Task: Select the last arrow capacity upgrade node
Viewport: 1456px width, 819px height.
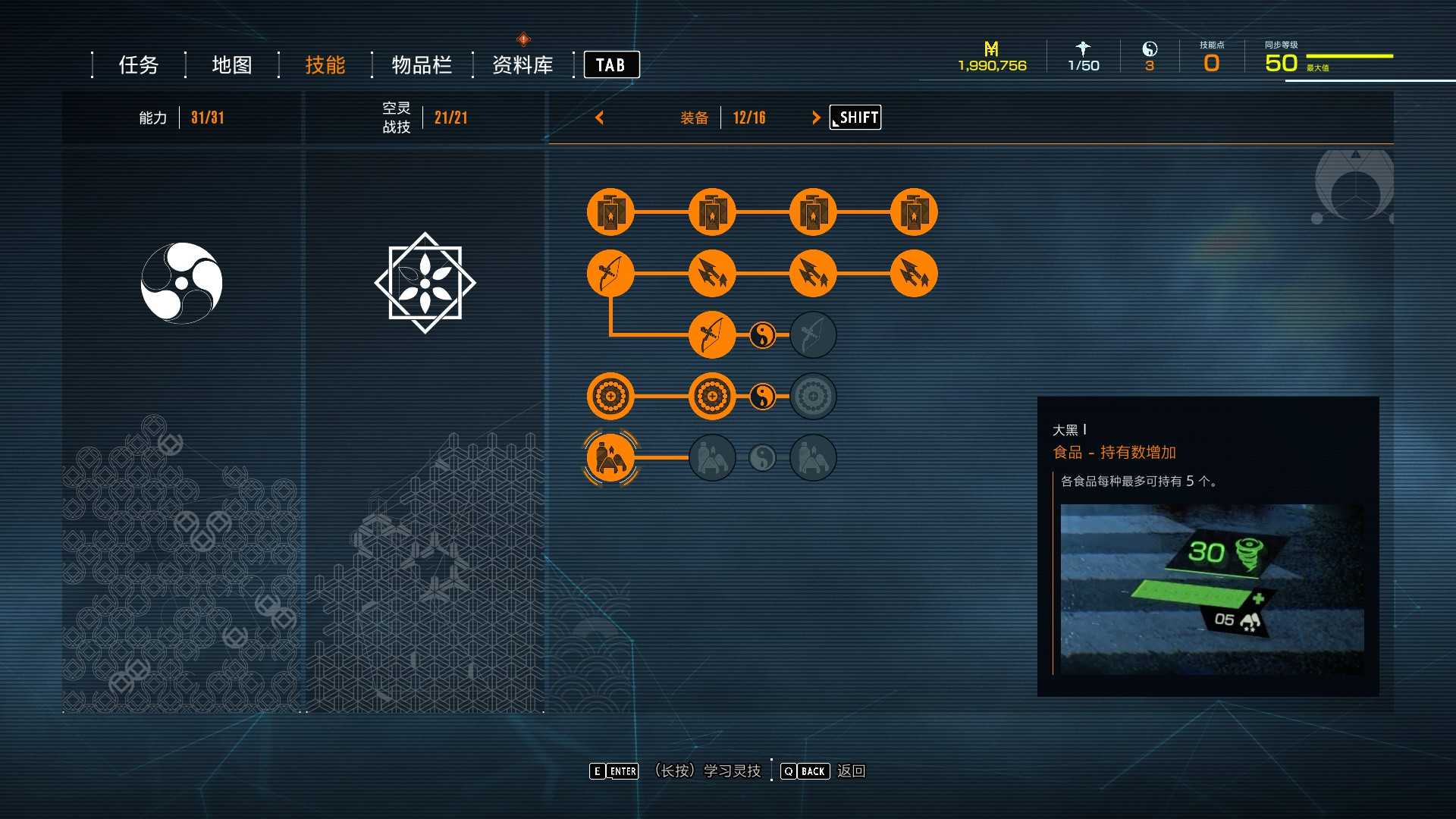Action: tap(914, 273)
